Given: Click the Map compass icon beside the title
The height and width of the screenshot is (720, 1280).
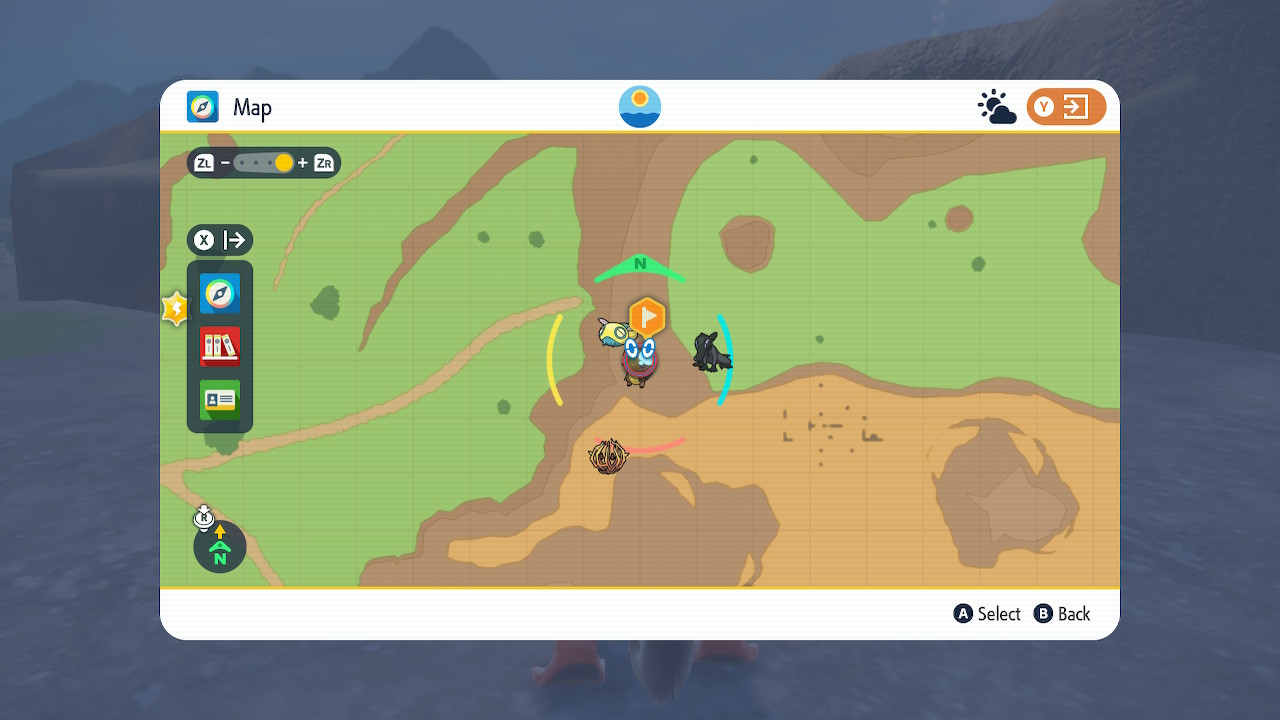Looking at the screenshot, I should (x=201, y=106).
